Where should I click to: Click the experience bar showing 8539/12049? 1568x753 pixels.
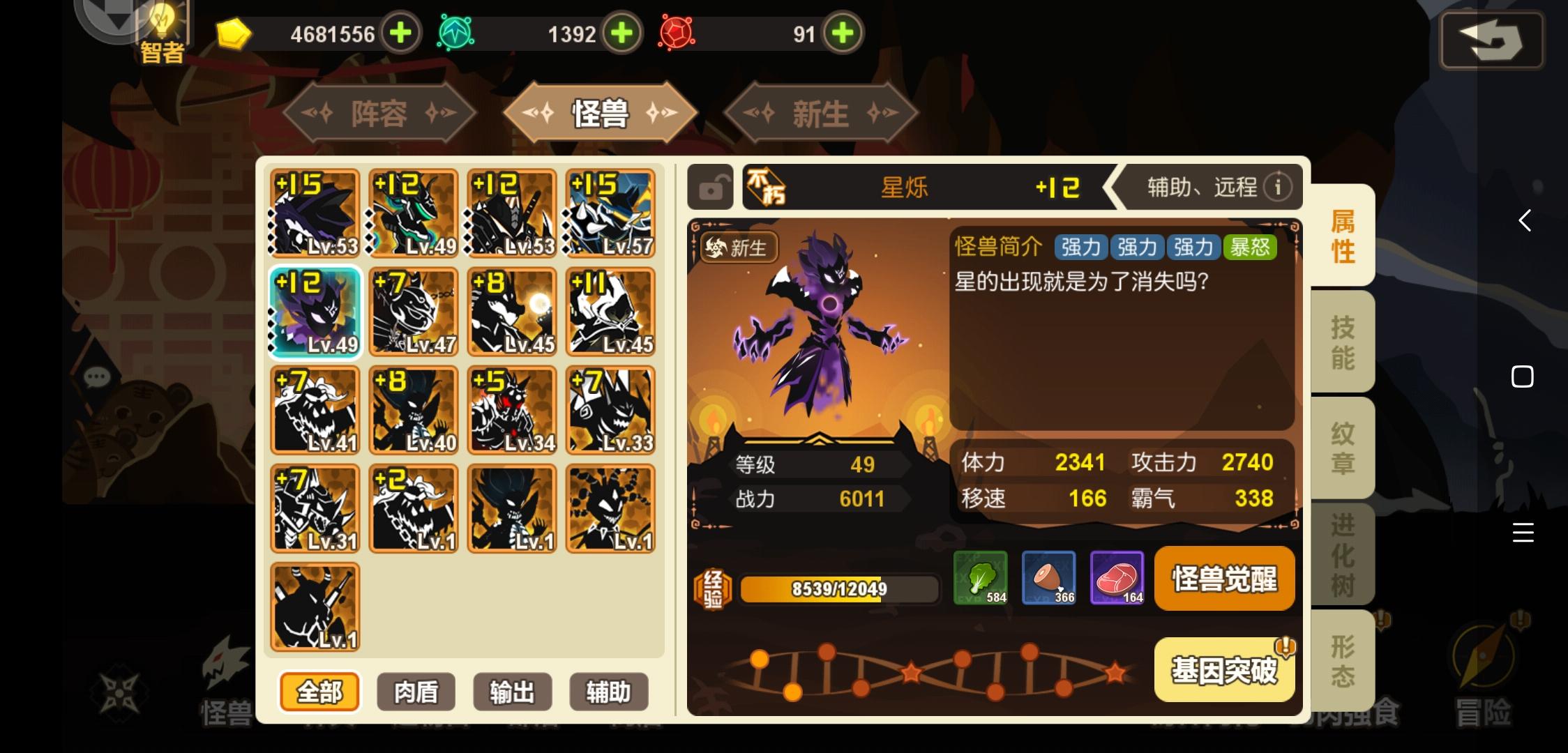click(837, 588)
